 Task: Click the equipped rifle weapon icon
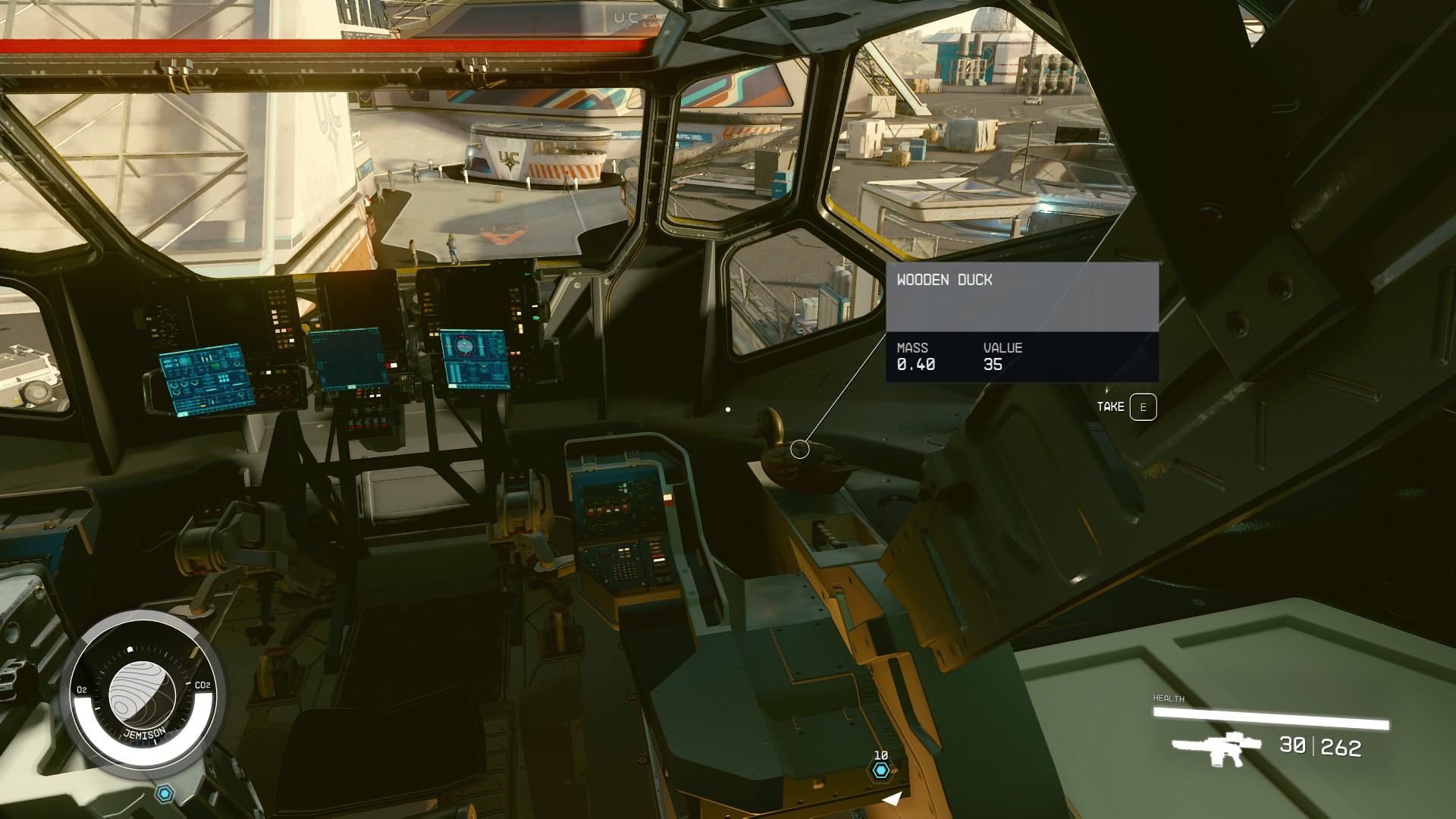point(1216,748)
